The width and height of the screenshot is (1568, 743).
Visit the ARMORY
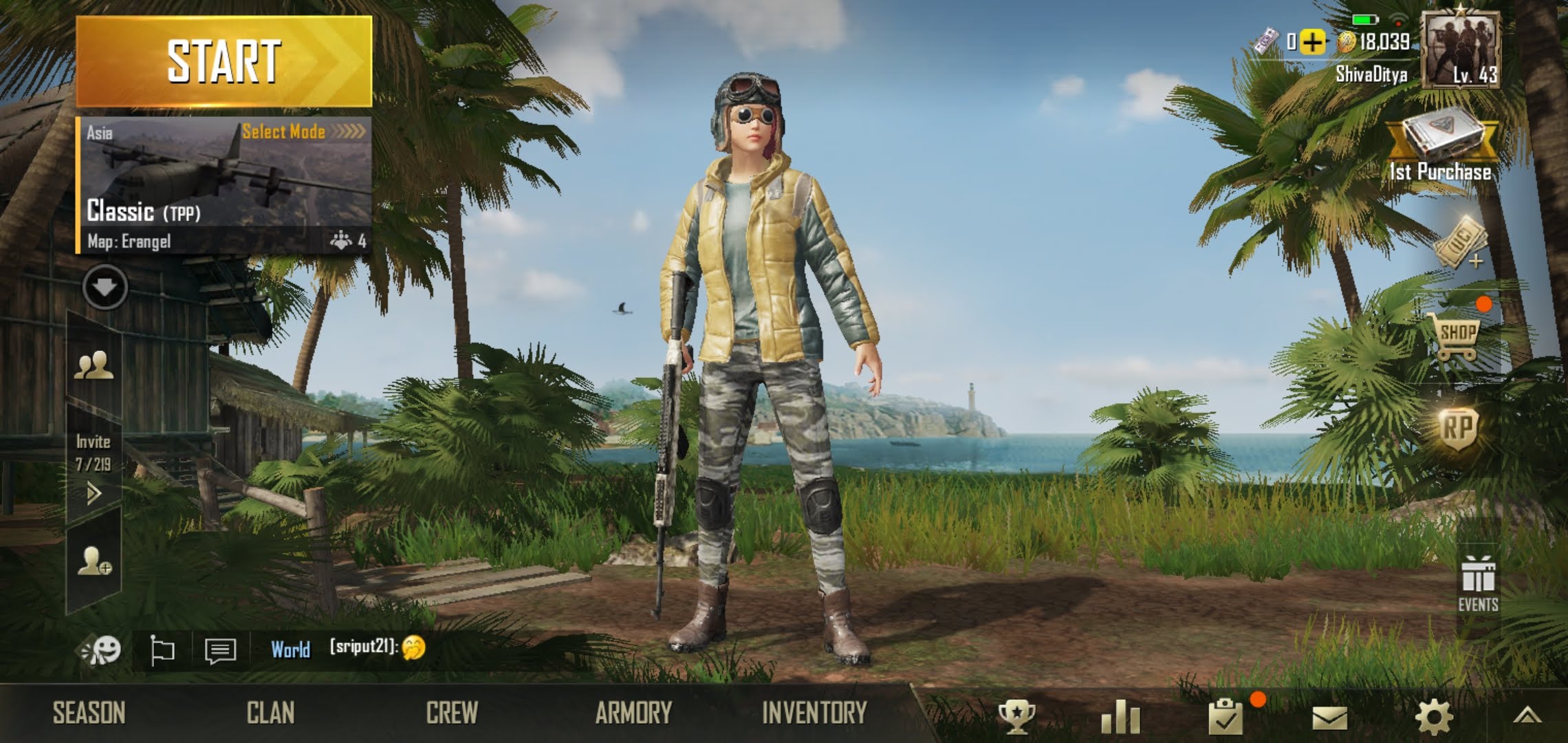pos(633,713)
